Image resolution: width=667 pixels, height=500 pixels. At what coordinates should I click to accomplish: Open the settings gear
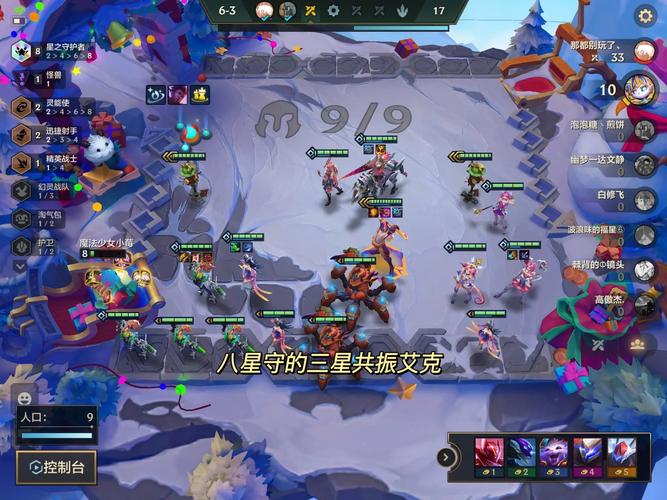[646, 17]
